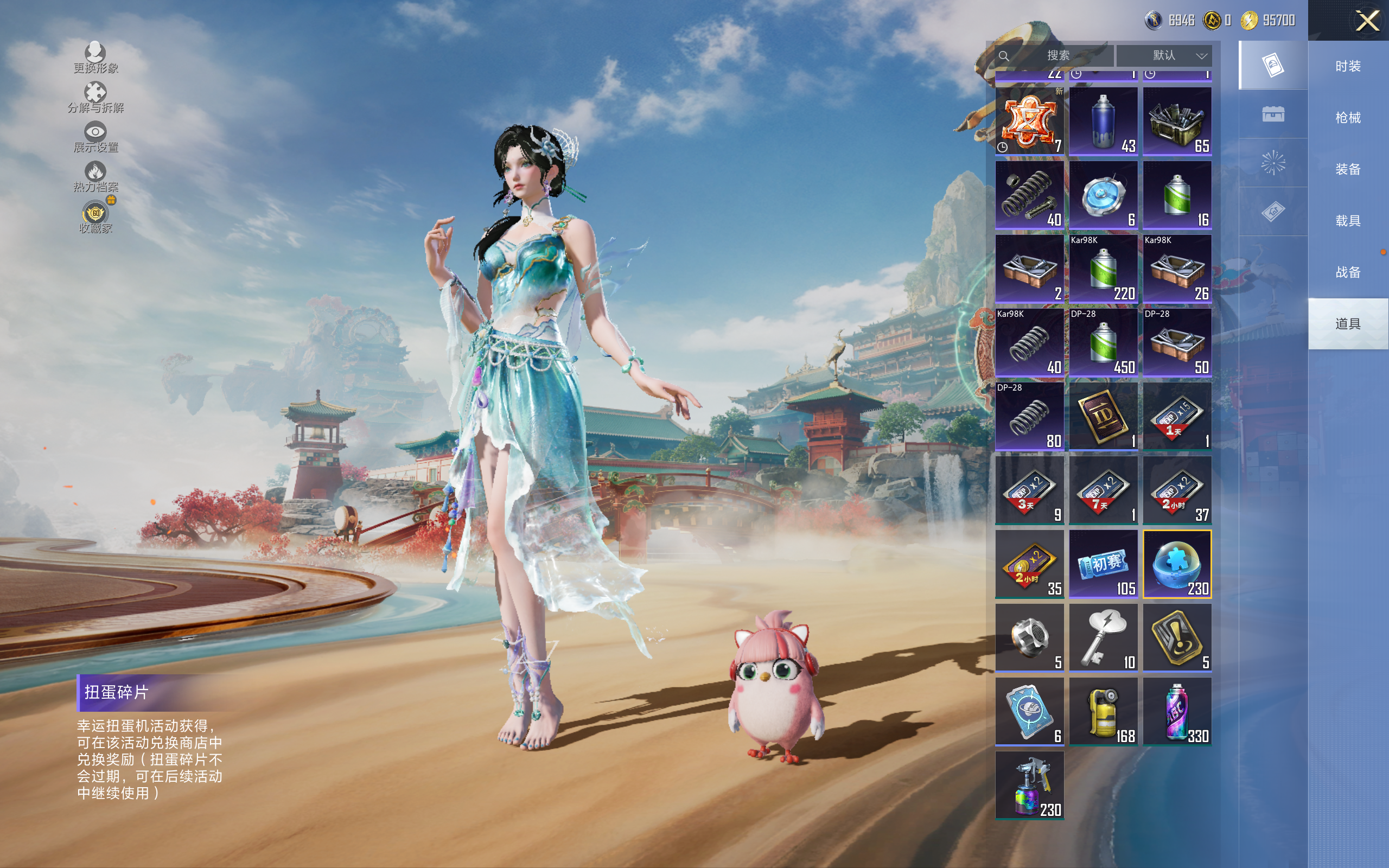Choose the lightning key item slot

tap(1103, 638)
